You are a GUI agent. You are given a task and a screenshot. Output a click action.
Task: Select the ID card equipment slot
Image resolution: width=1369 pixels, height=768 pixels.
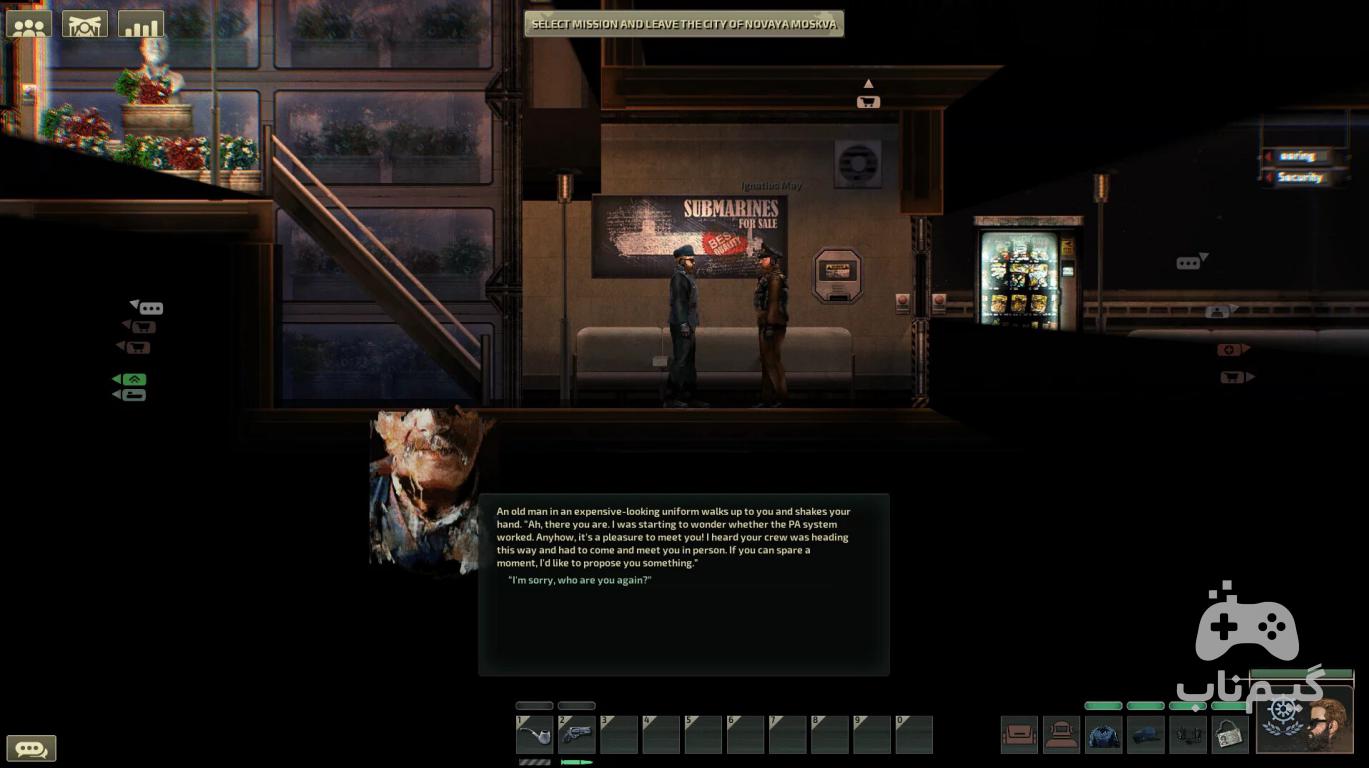coord(1230,735)
